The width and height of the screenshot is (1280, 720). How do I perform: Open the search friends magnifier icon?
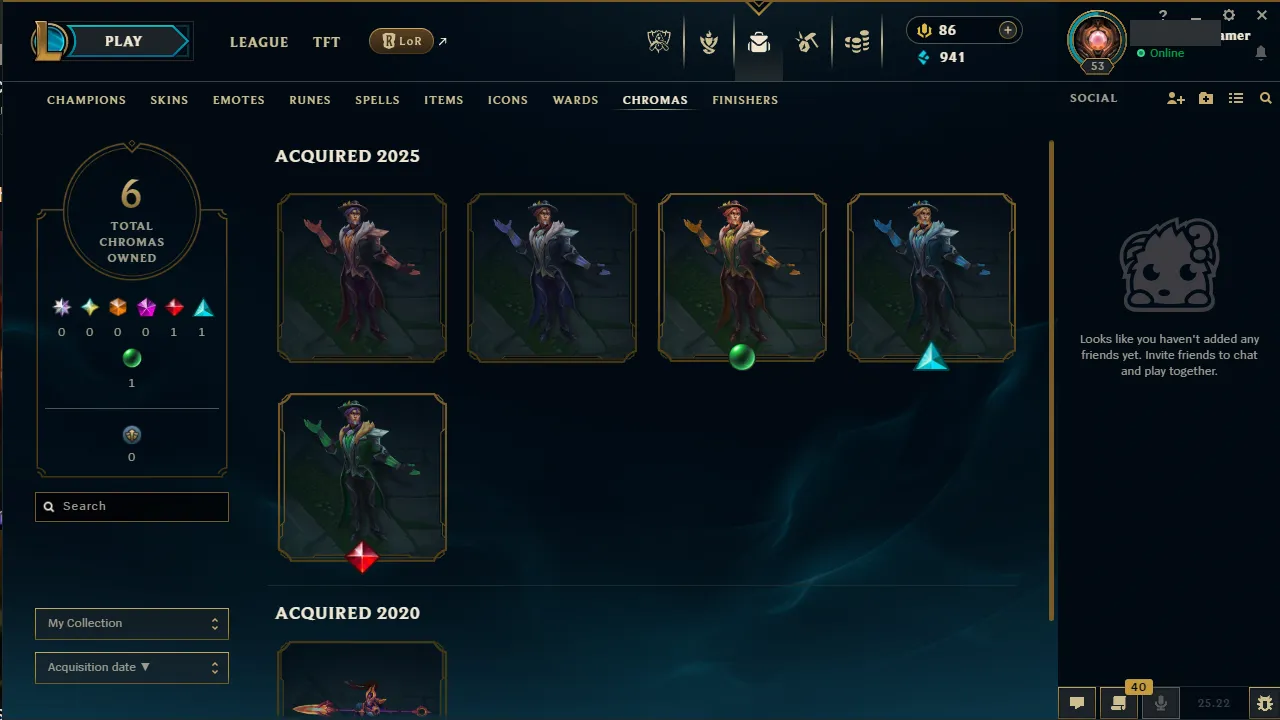[1265, 98]
